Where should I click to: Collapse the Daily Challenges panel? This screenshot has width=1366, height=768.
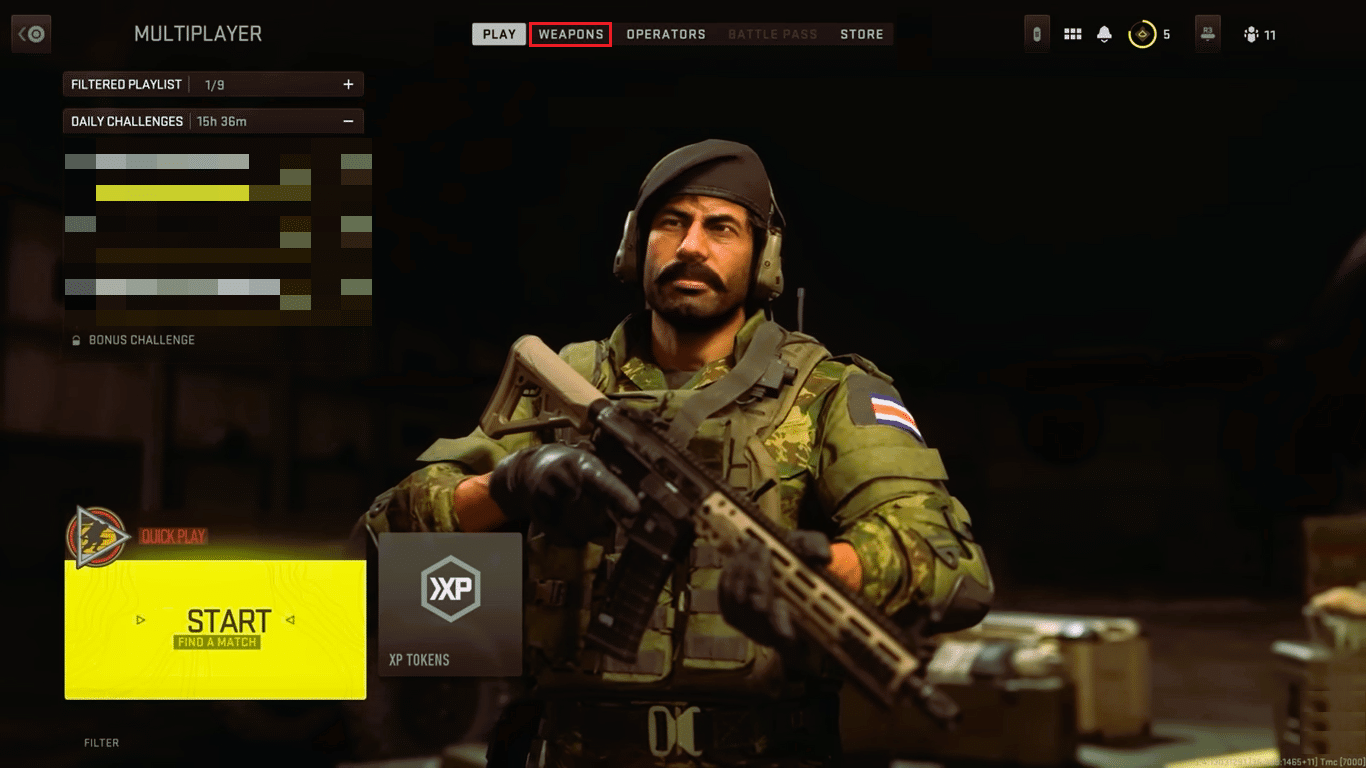[x=350, y=119]
